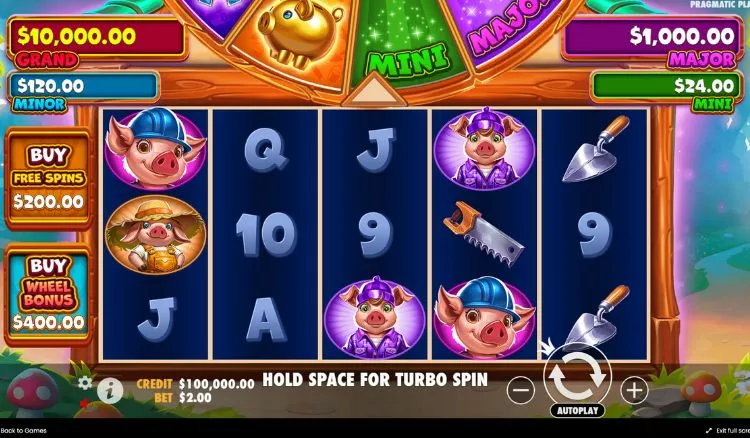
Task: Increase the bet with the plus button
Action: pos(634,389)
